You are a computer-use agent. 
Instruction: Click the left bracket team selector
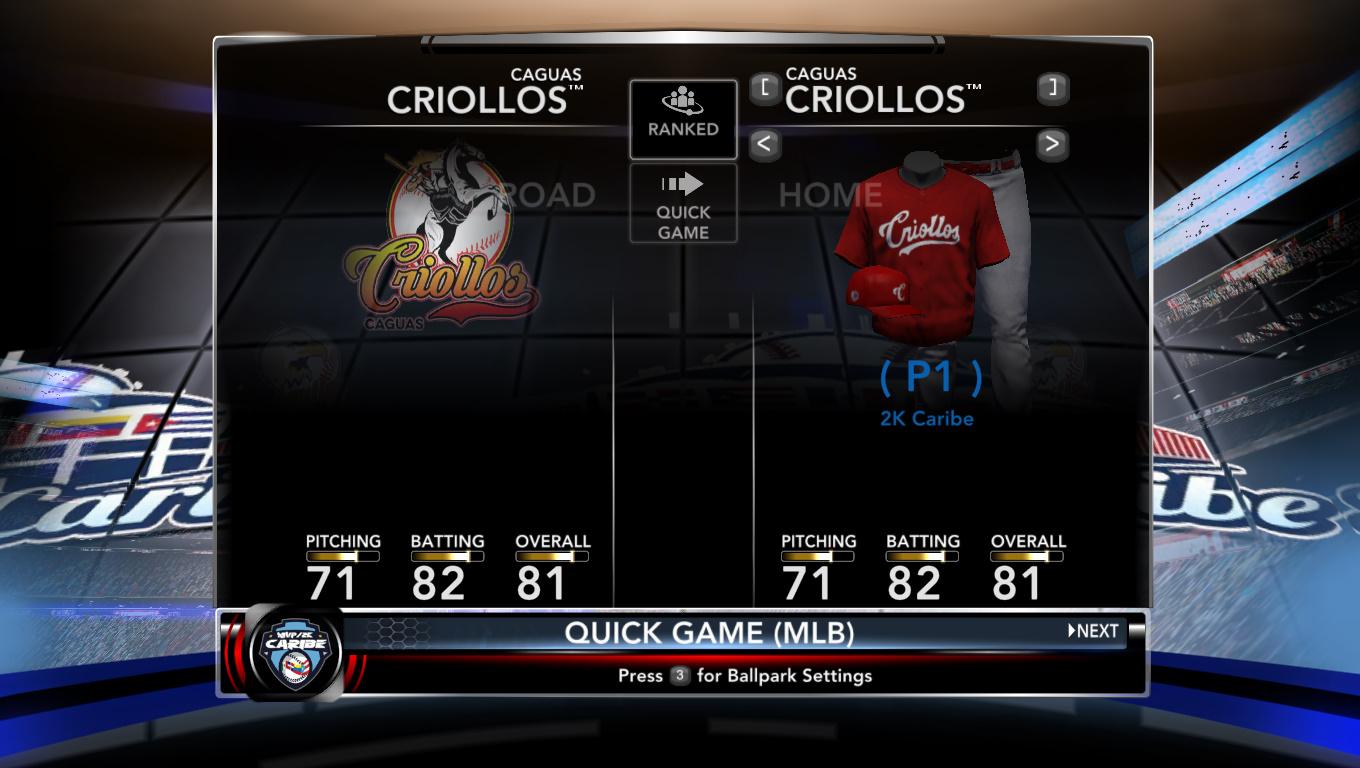point(764,88)
